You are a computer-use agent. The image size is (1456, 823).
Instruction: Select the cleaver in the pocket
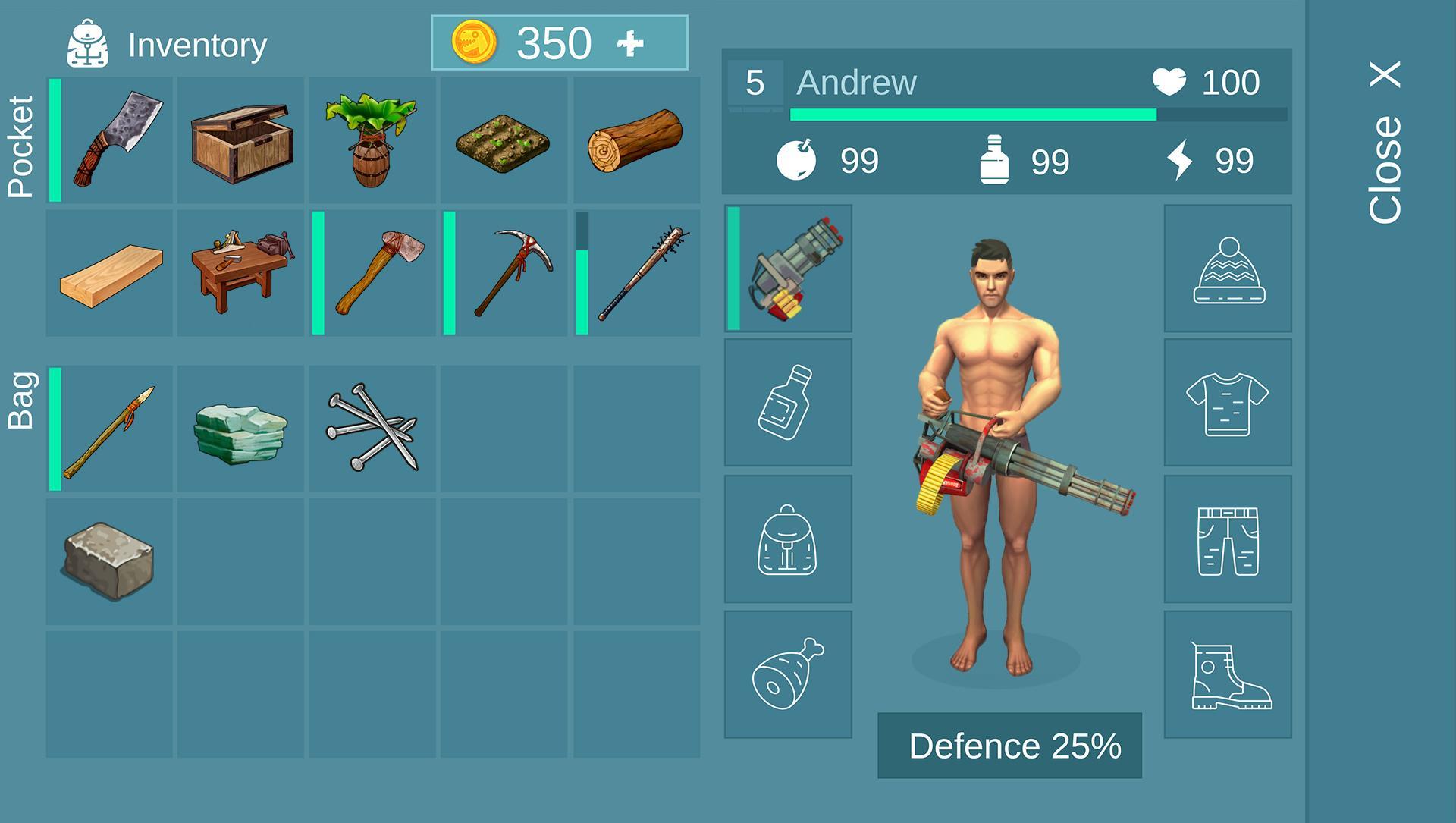pos(111,140)
